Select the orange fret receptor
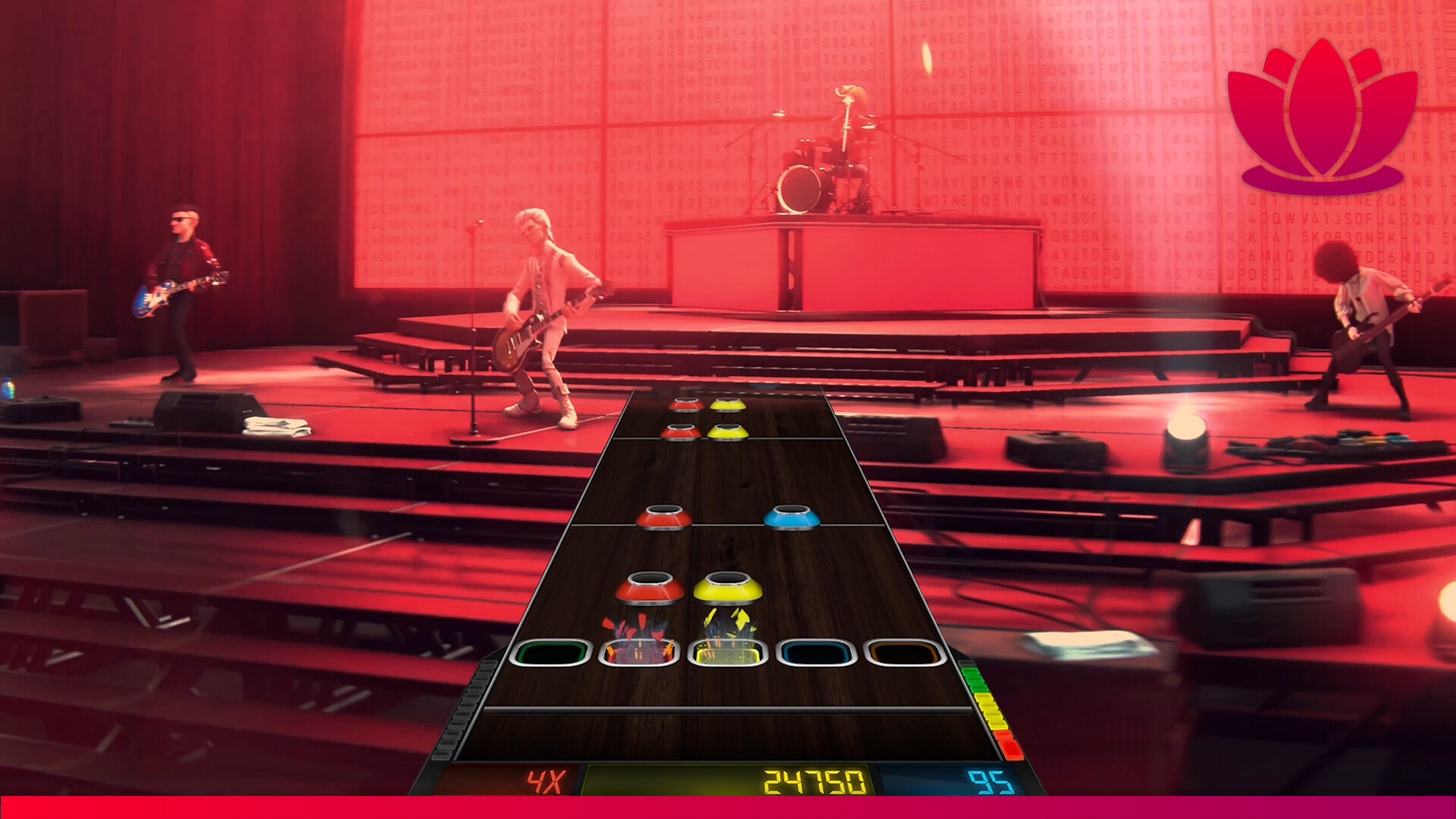The height and width of the screenshot is (819, 1456). pyautogui.click(x=901, y=651)
